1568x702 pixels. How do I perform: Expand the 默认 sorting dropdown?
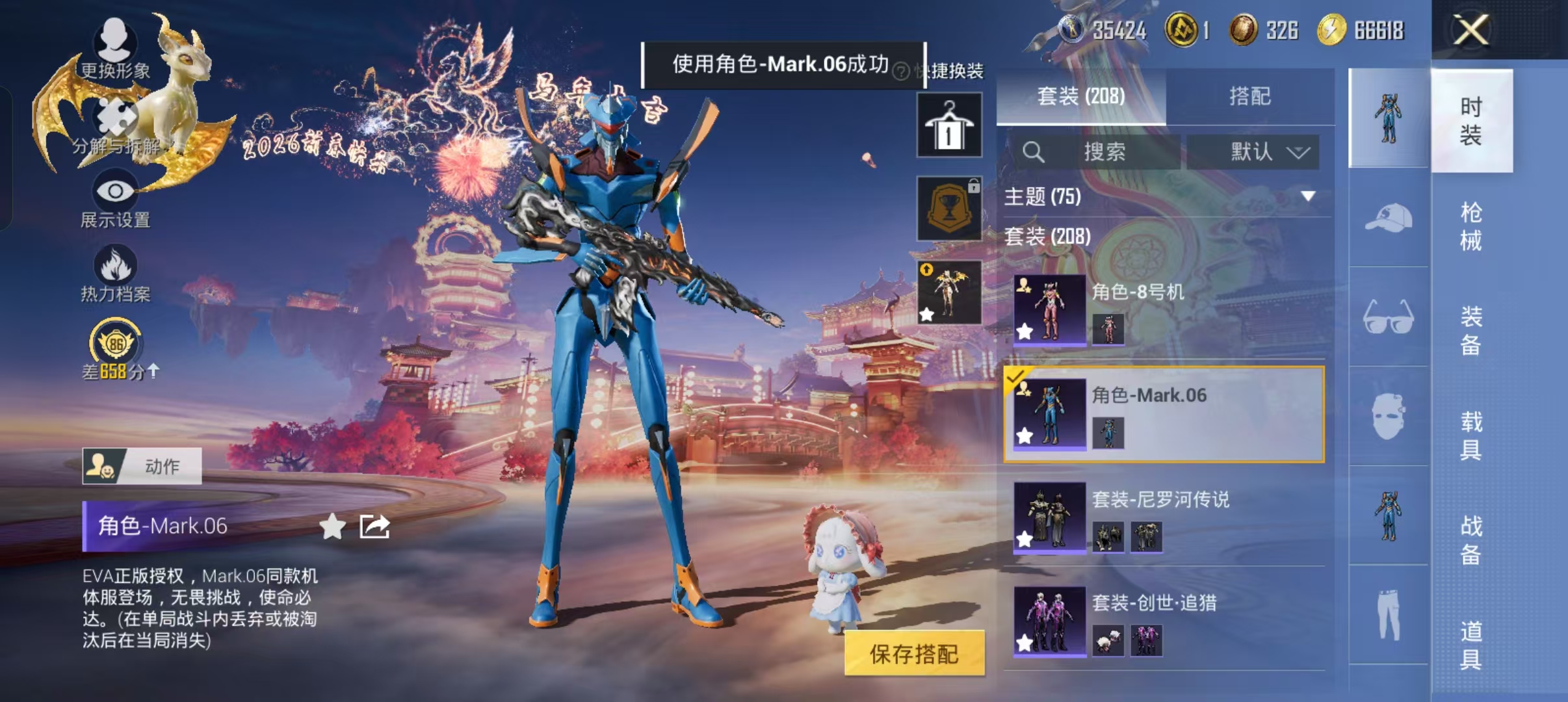(x=1253, y=153)
